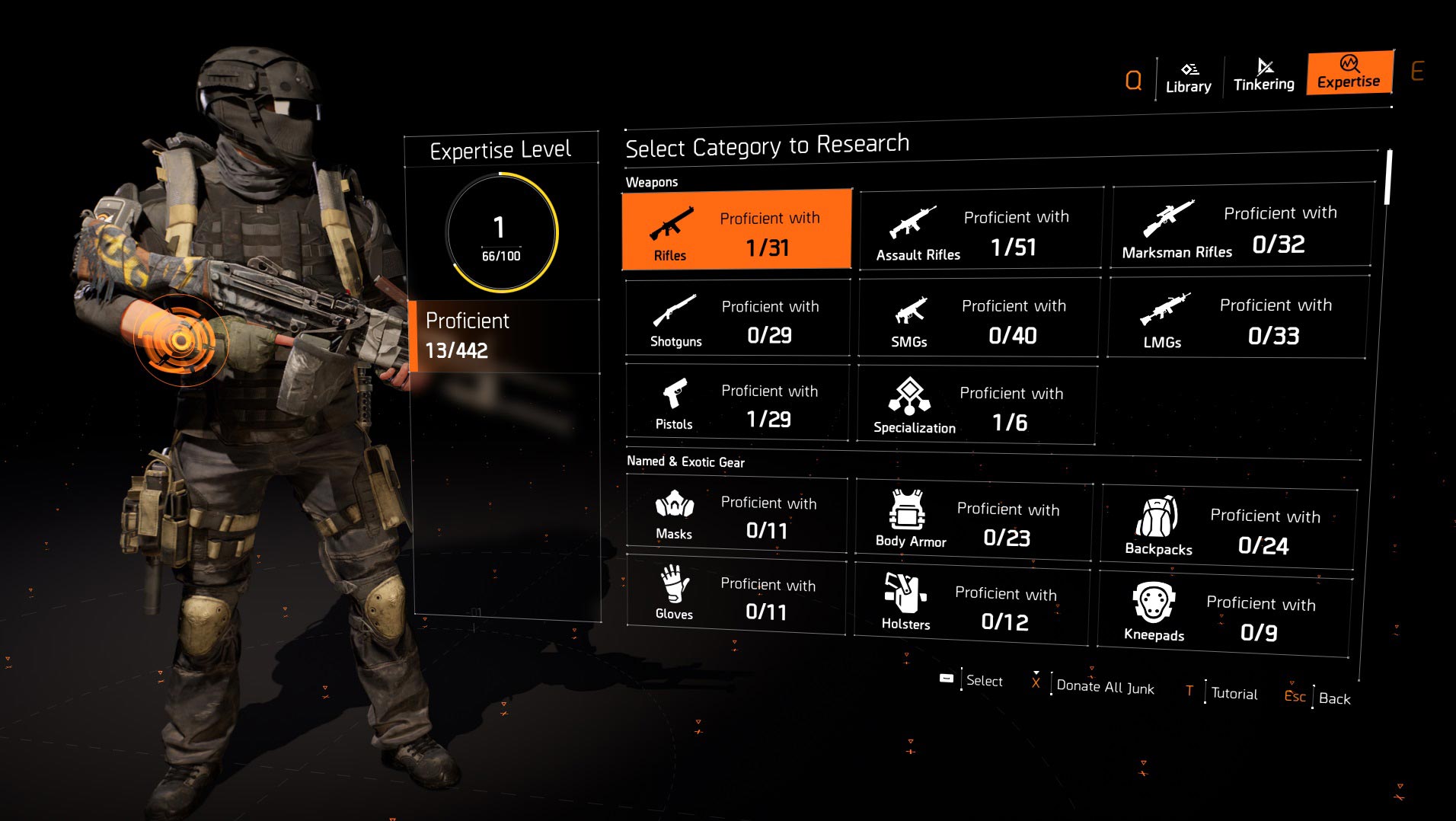
Task: Select the Gloves gear category
Action: click(735, 597)
